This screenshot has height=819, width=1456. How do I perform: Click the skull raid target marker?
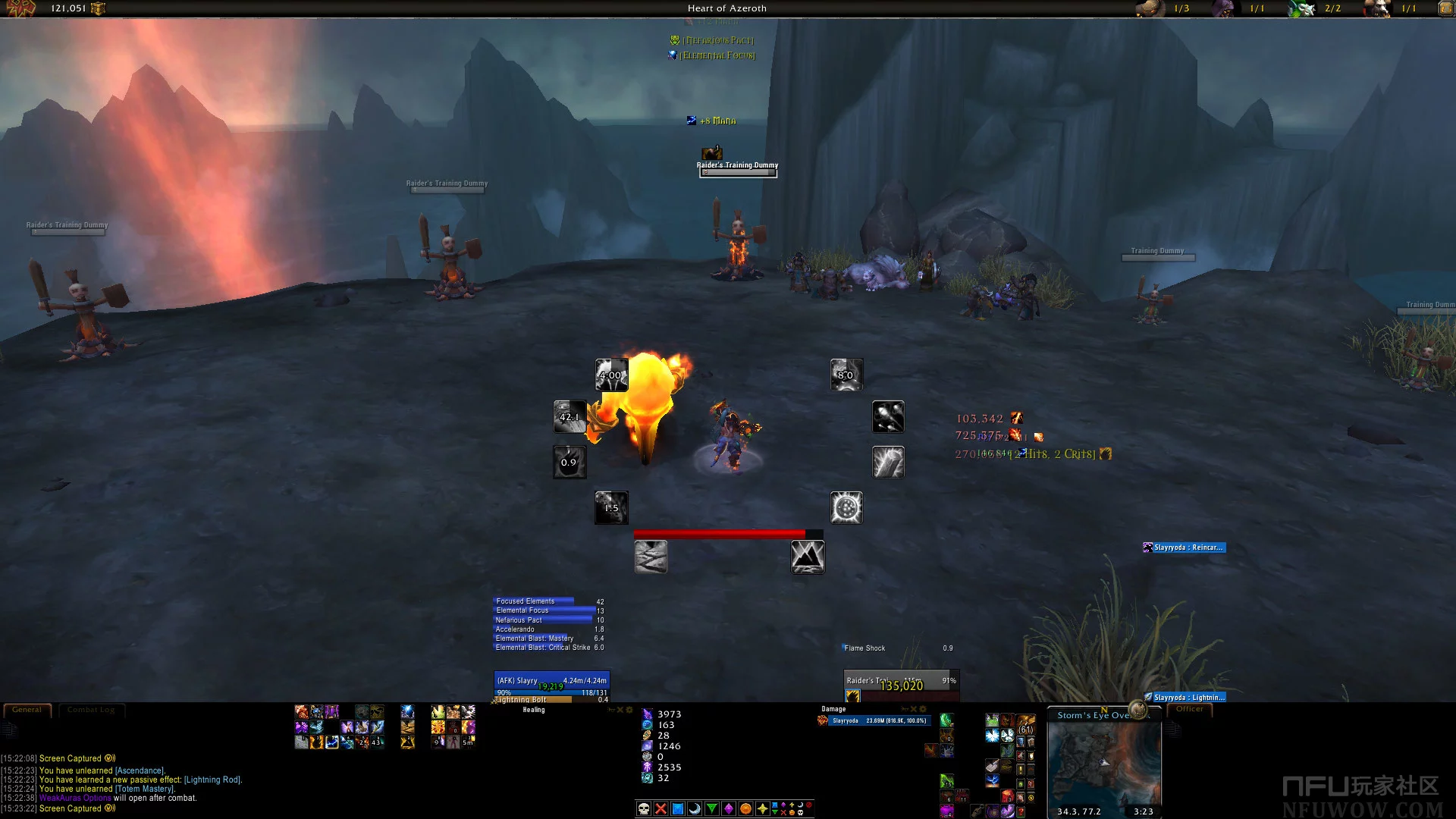point(644,808)
